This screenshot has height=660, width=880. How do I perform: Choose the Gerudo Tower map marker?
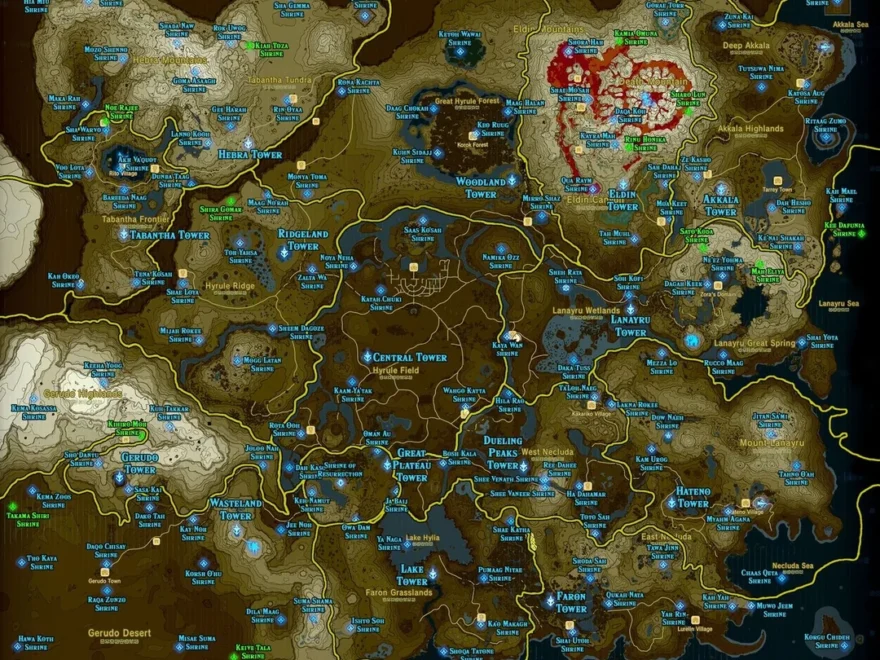pos(119,478)
